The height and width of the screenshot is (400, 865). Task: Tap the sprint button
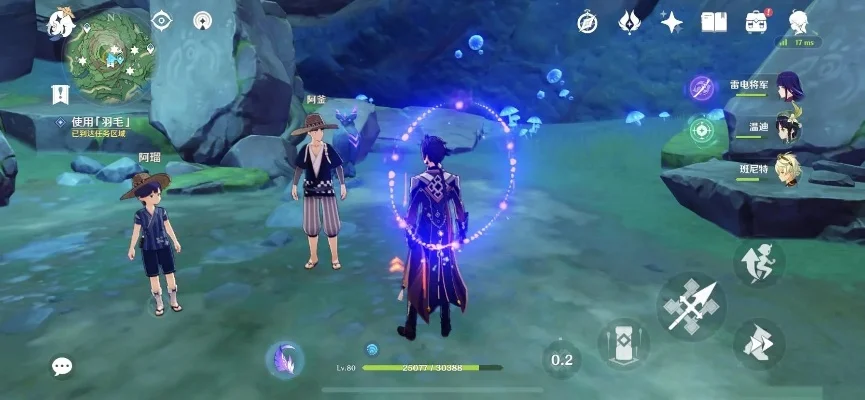759,262
